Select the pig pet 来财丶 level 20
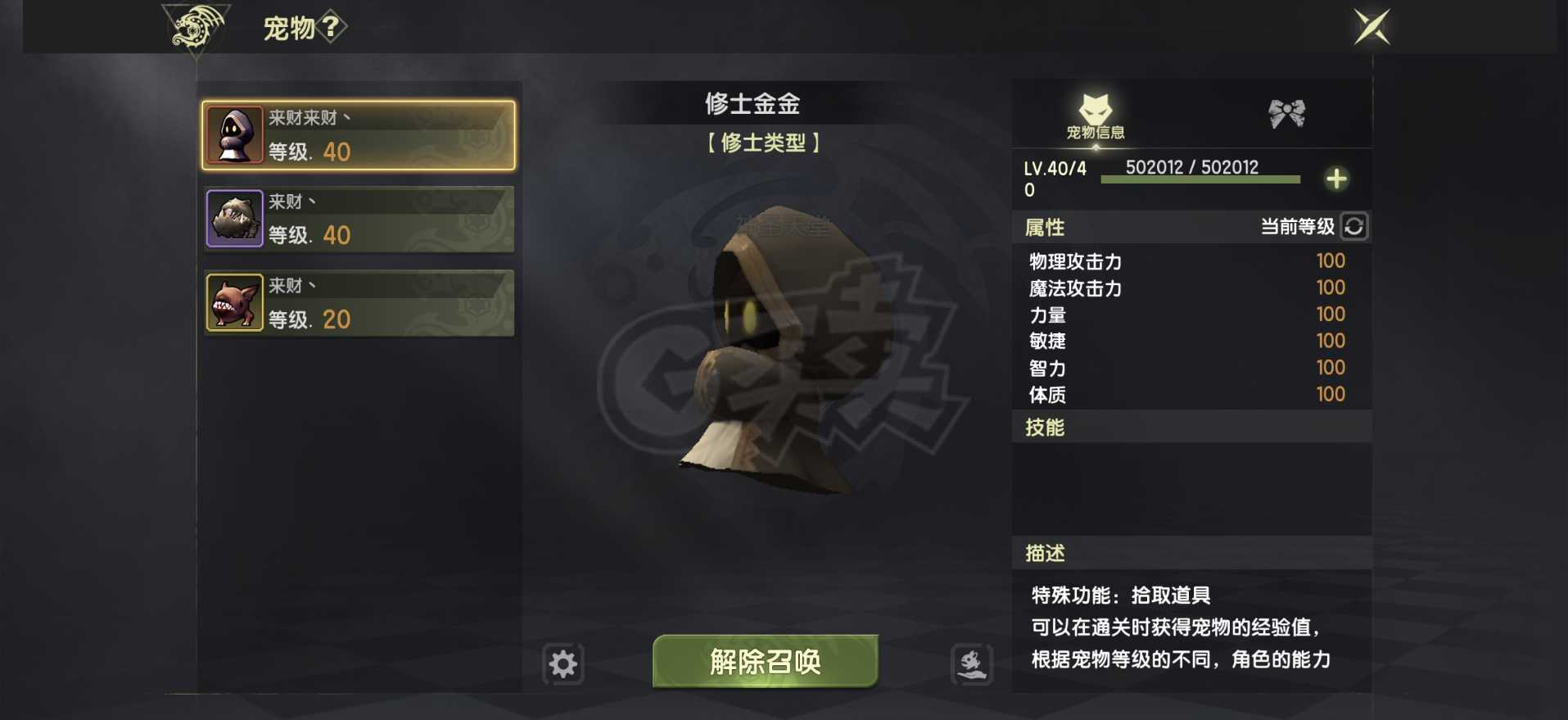This screenshot has width=1568, height=720. pyautogui.click(x=358, y=303)
